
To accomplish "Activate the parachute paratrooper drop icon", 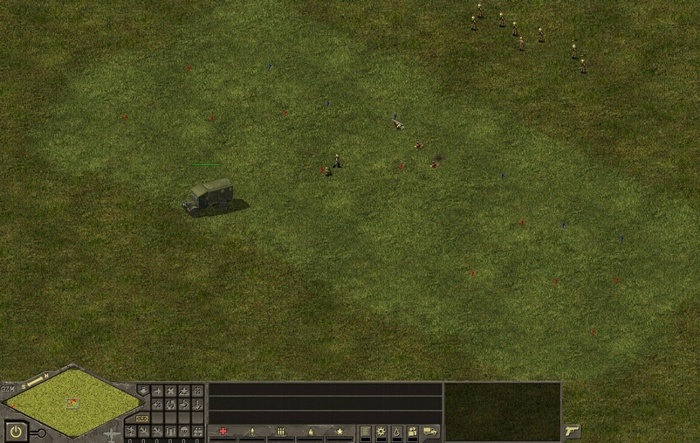I will 184,431.
